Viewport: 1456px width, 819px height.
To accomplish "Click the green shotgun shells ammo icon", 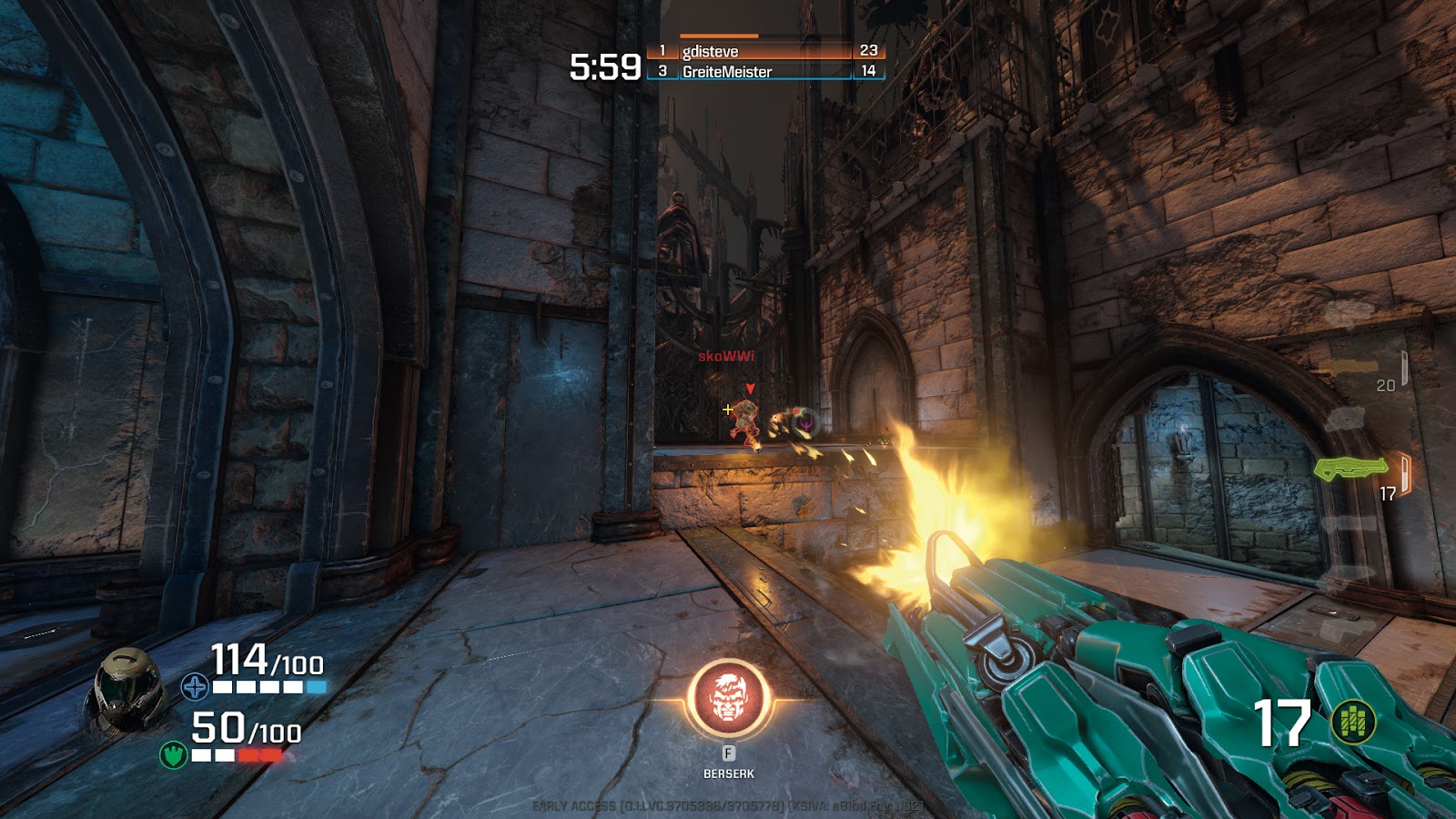I will [1353, 723].
